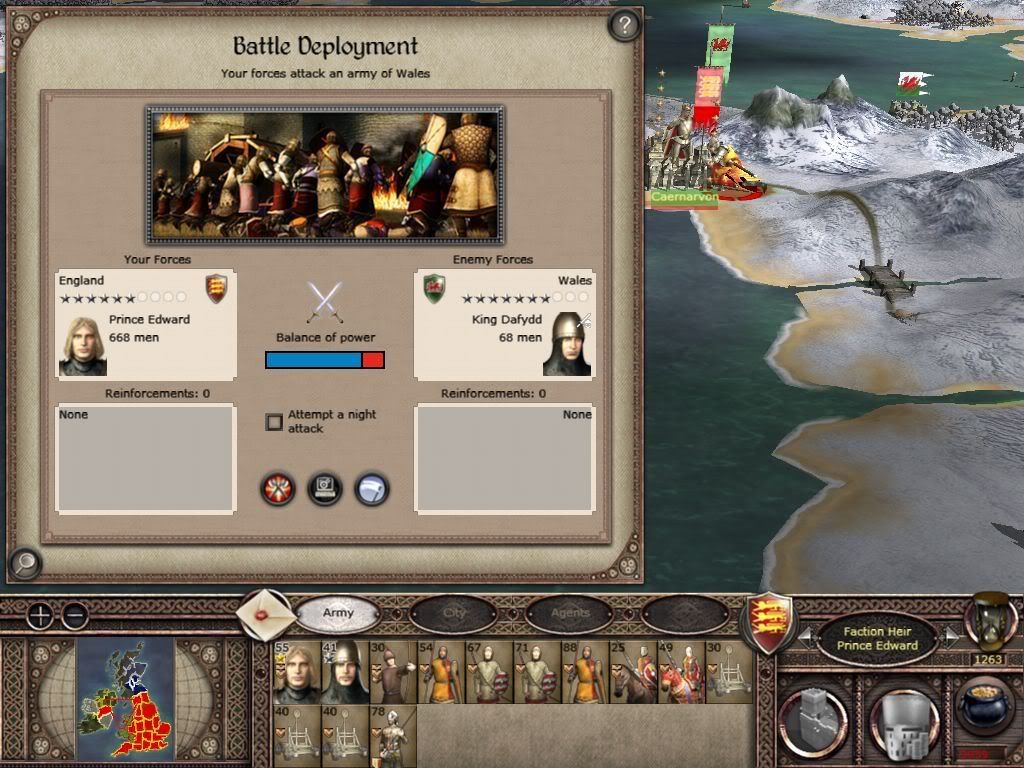Switch to the Army tab

(338, 613)
